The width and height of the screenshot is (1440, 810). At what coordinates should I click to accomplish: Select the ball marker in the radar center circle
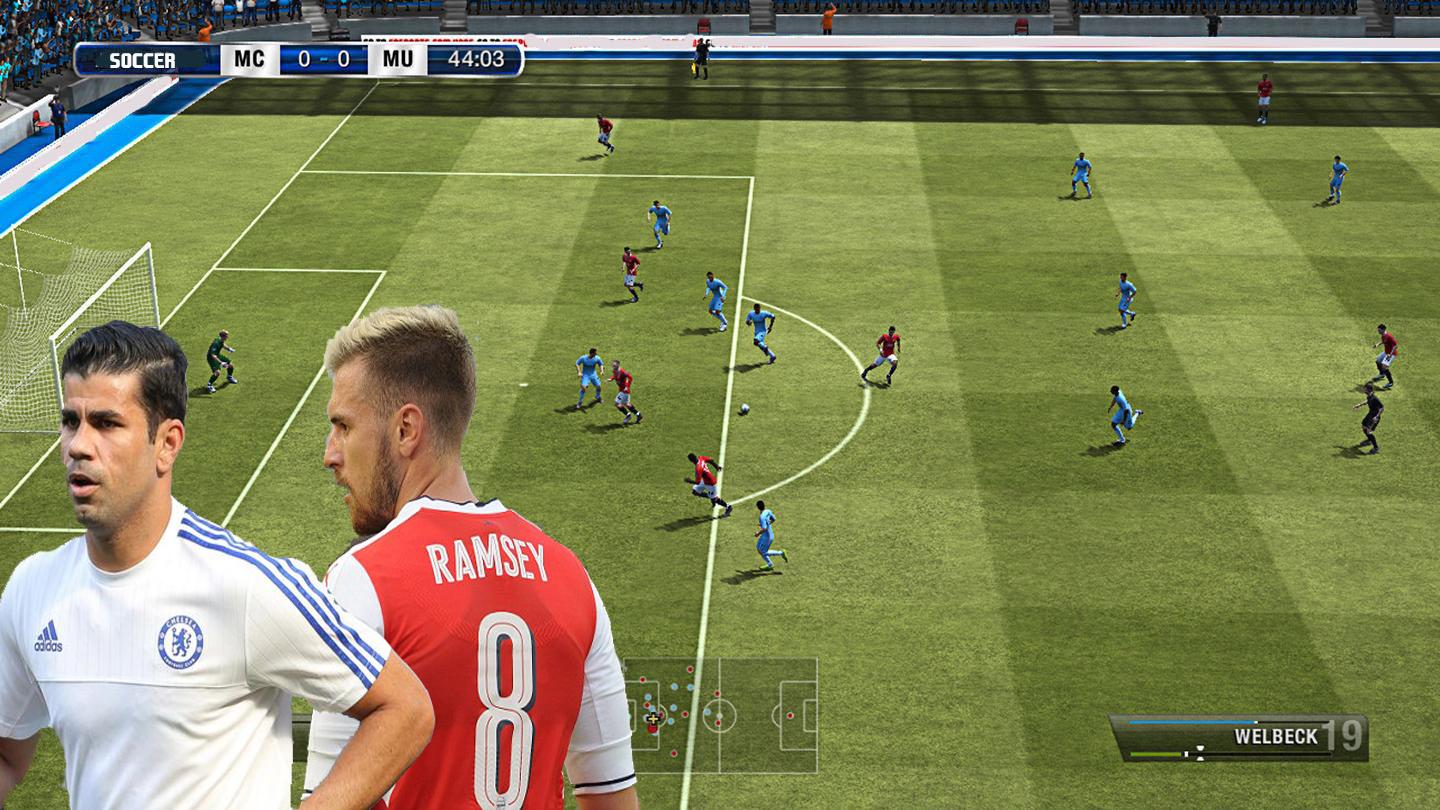point(719,715)
